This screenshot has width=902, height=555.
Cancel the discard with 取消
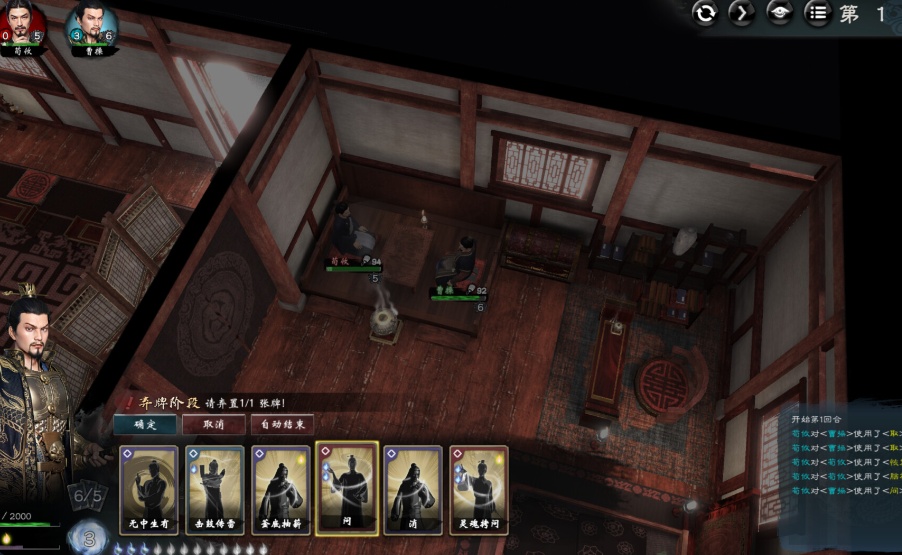point(213,424)
